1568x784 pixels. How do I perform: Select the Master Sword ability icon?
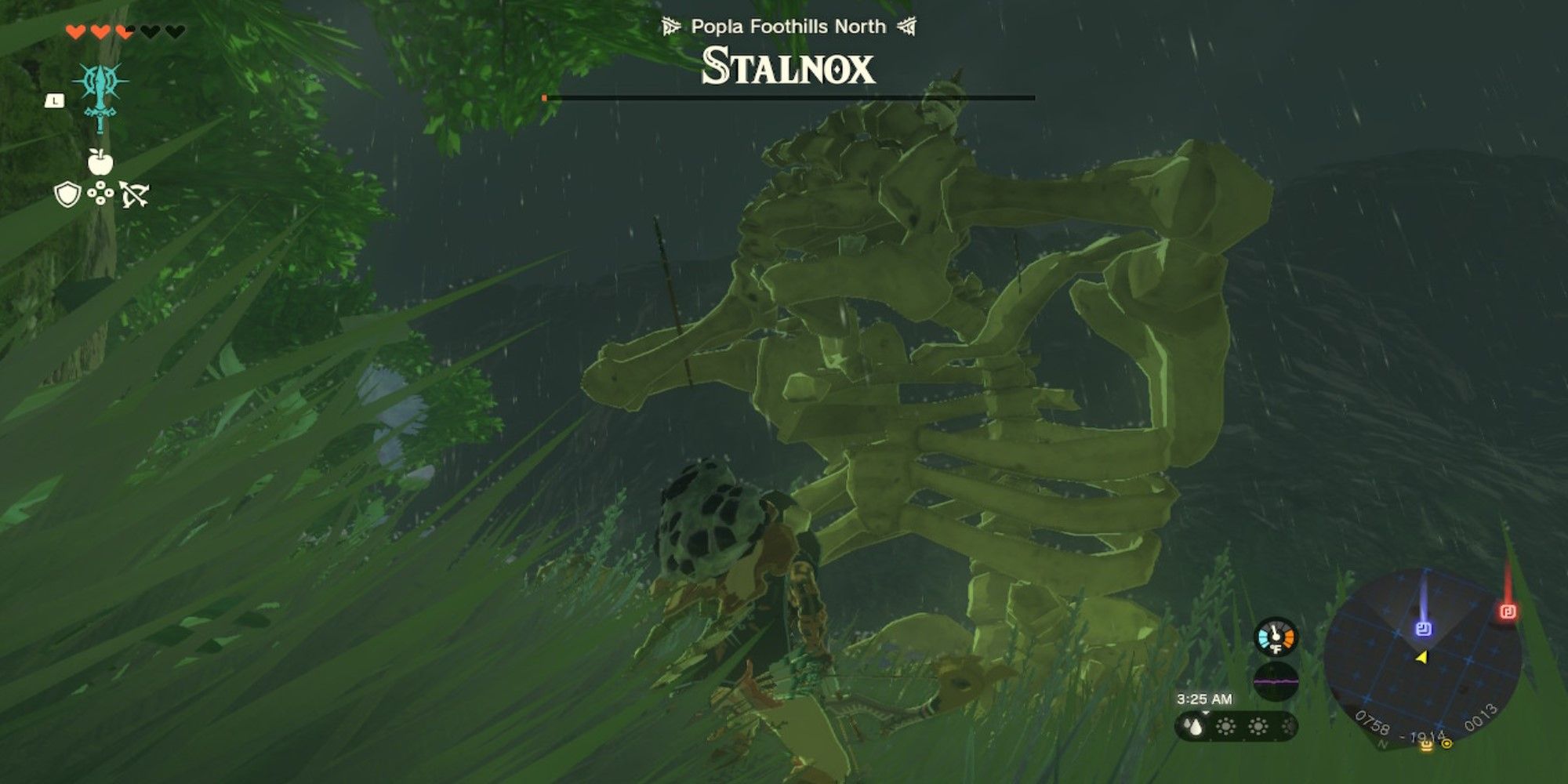[x=100, y=98]
